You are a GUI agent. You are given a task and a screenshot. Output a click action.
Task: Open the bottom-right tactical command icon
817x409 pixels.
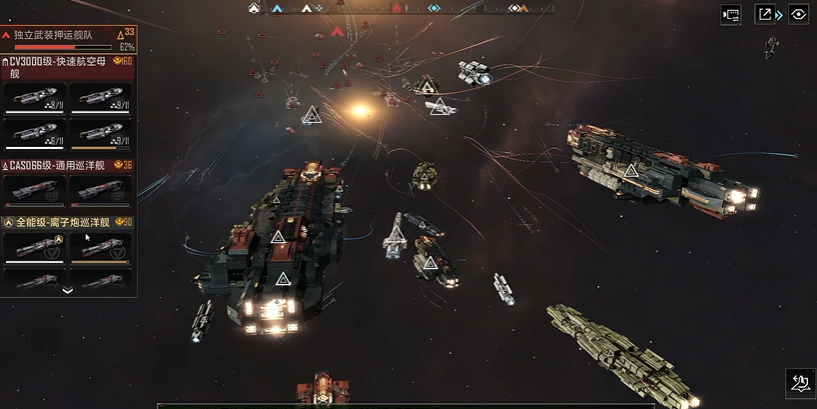pos(799,382)
